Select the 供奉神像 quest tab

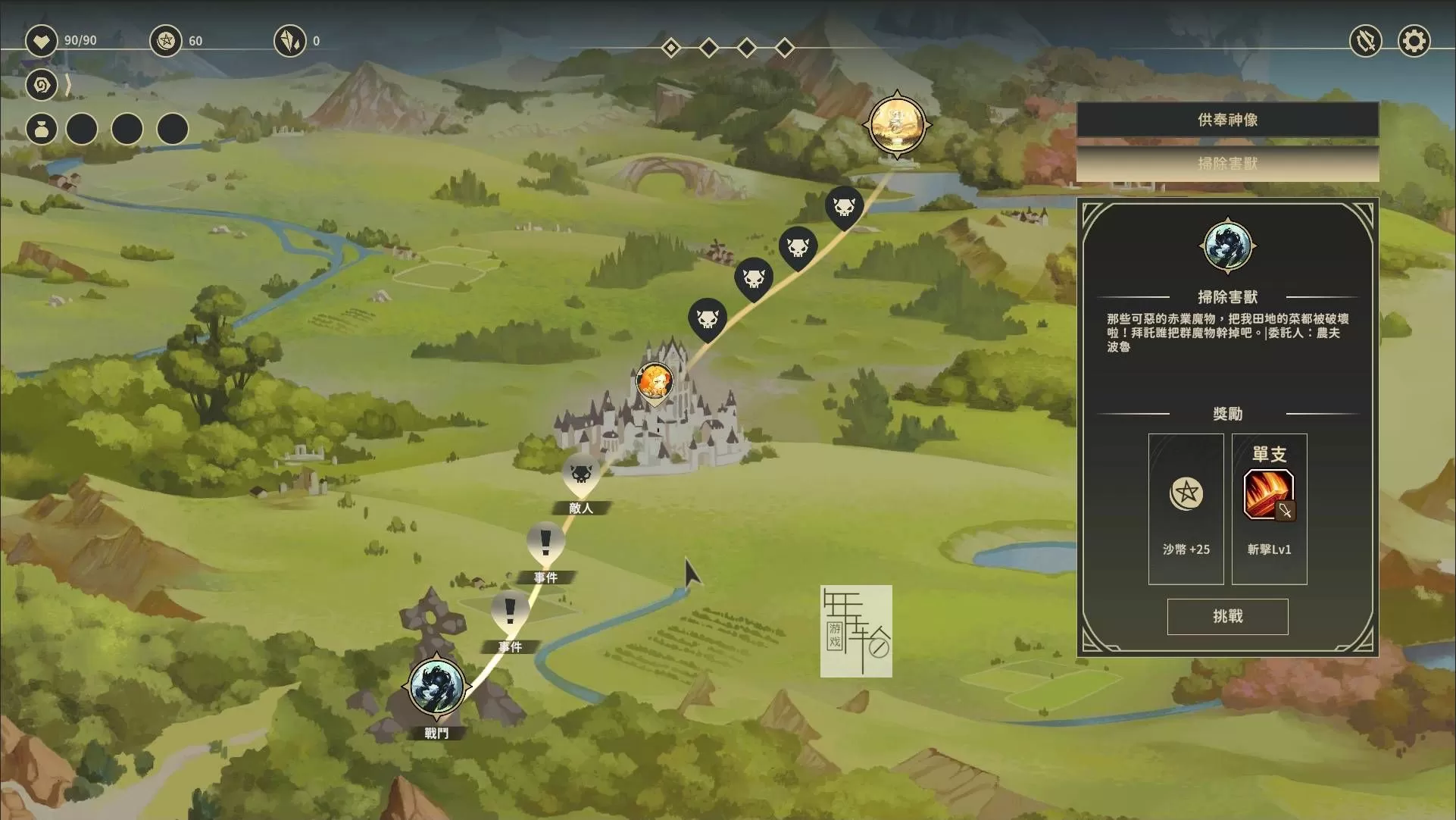(x=1227, y=120)
